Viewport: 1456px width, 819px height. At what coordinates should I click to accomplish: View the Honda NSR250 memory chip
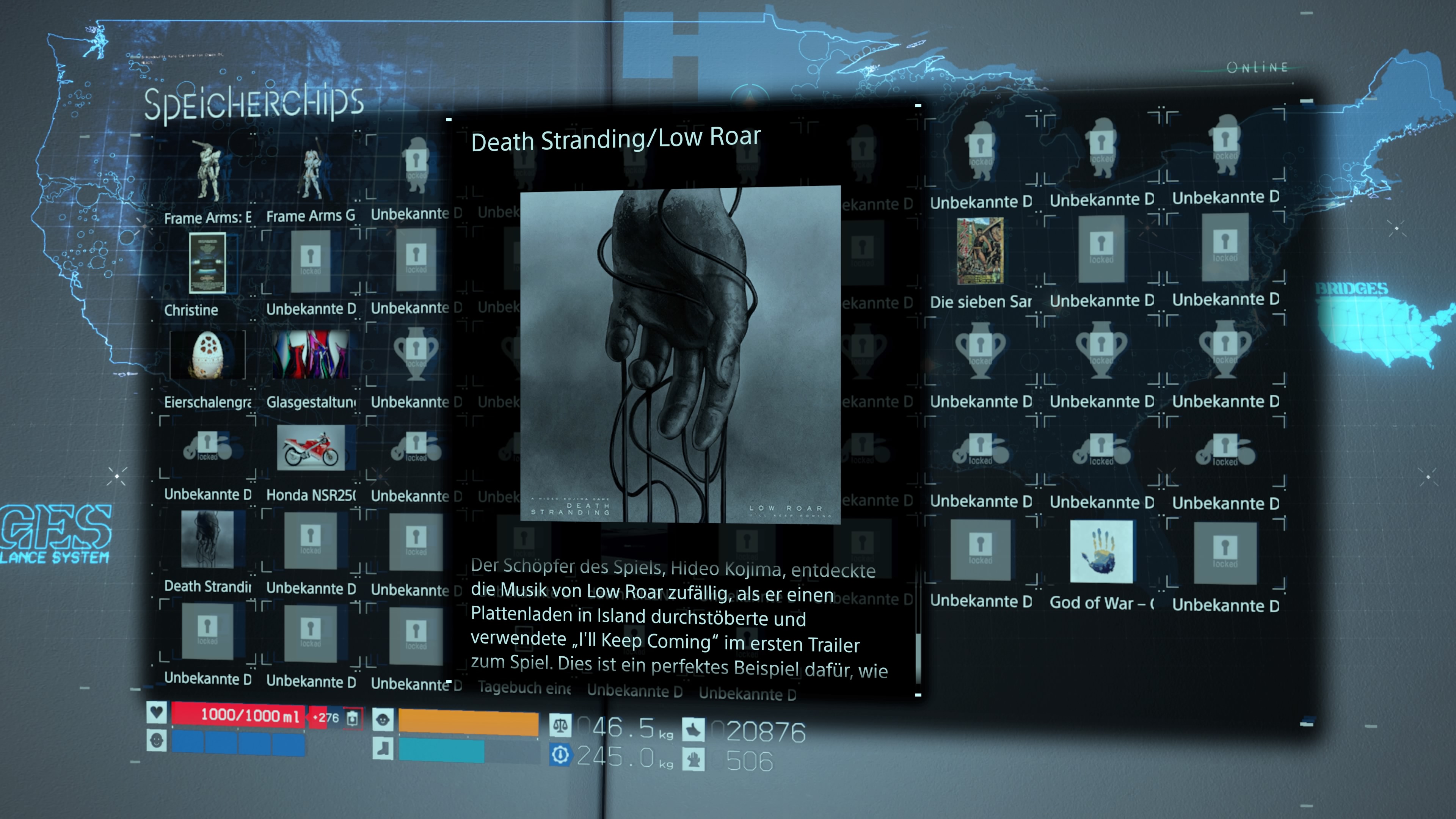[311, 448]
